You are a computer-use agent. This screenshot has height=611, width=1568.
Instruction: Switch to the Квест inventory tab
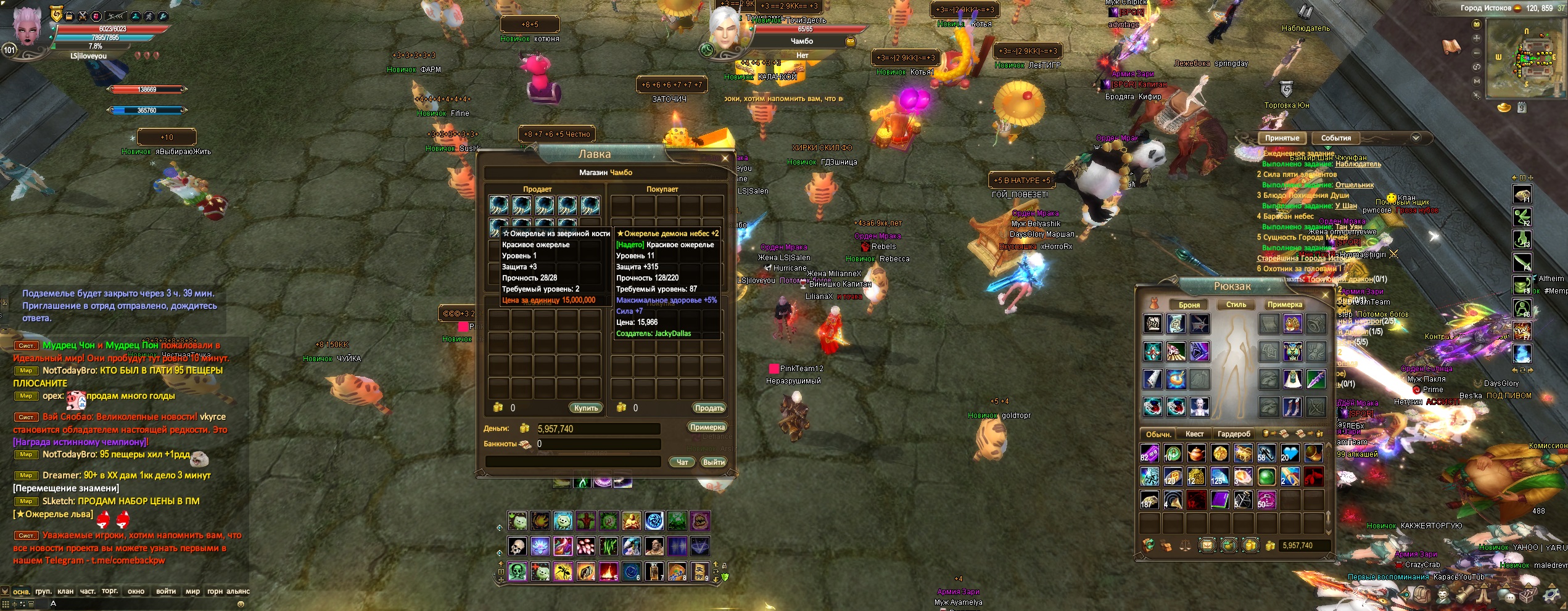[1194, 434]
